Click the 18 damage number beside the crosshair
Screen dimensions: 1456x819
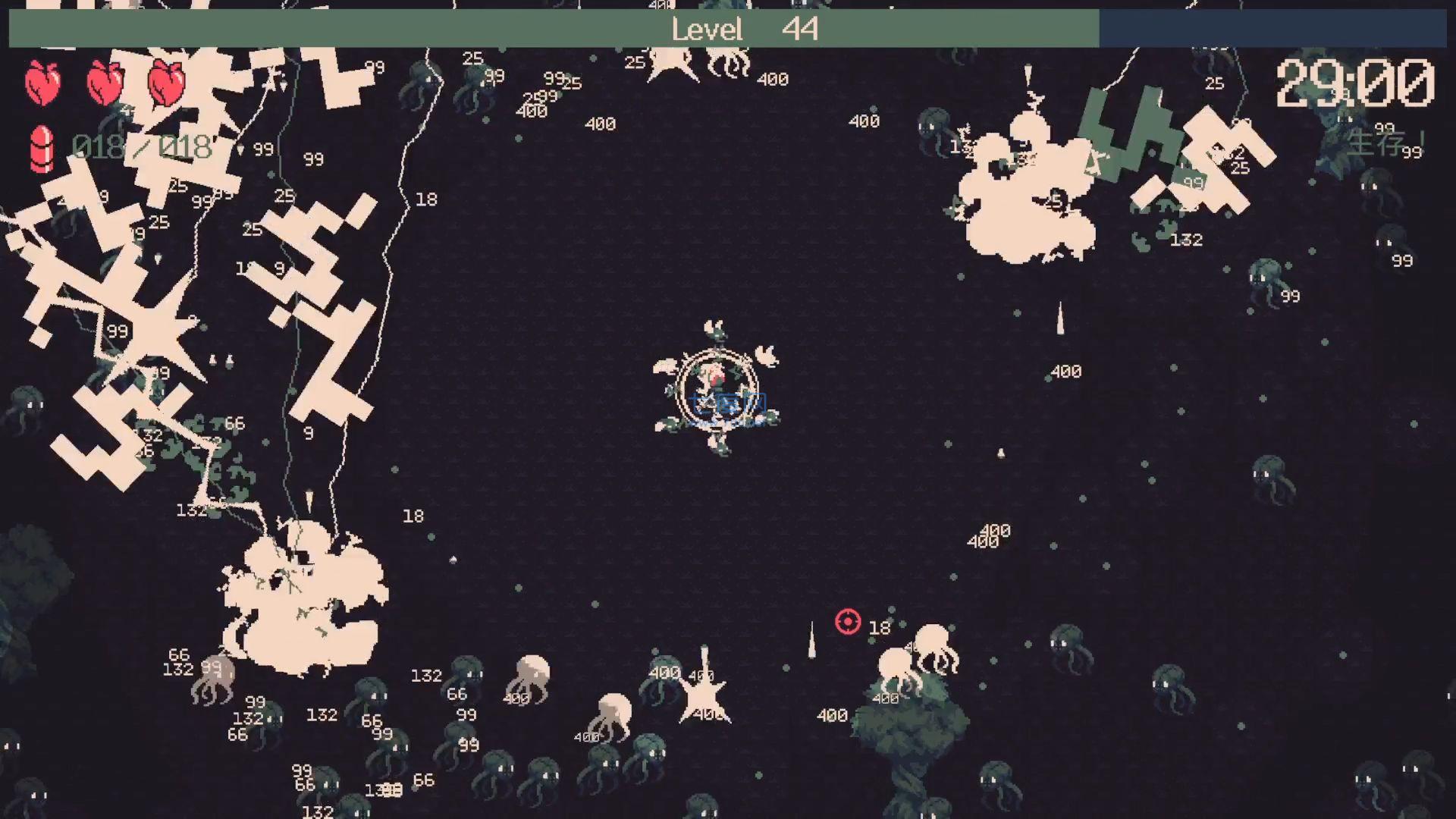(878, 626)
